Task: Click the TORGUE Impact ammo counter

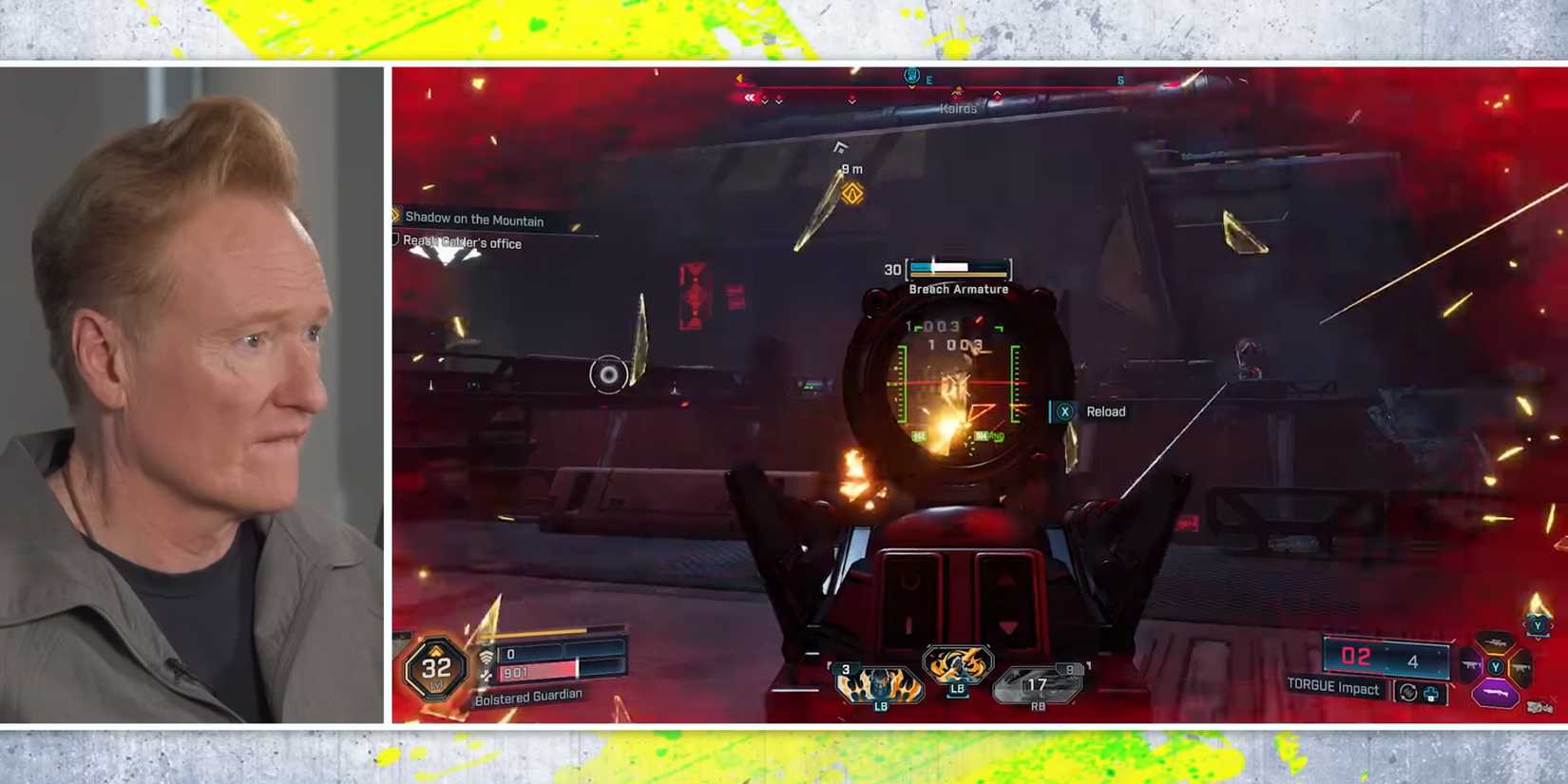Action: [x=1386, y=658]
